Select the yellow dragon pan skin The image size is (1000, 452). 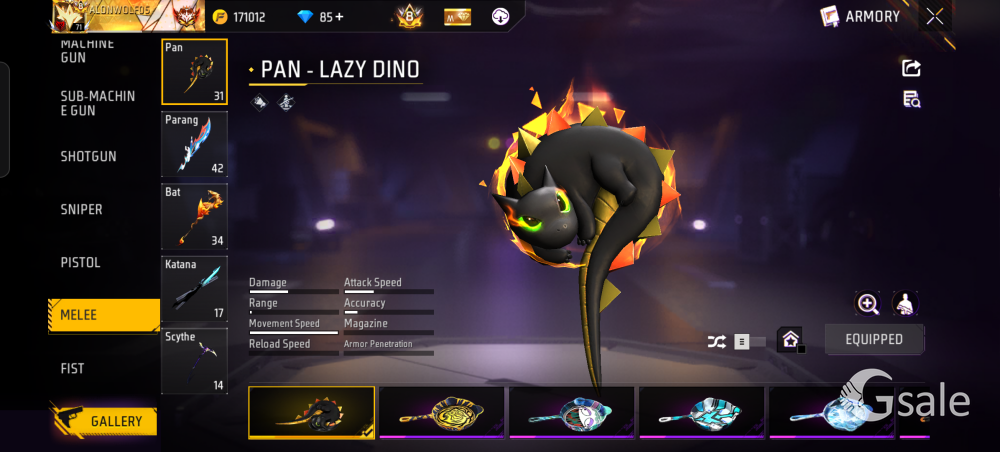pos(441,412)
